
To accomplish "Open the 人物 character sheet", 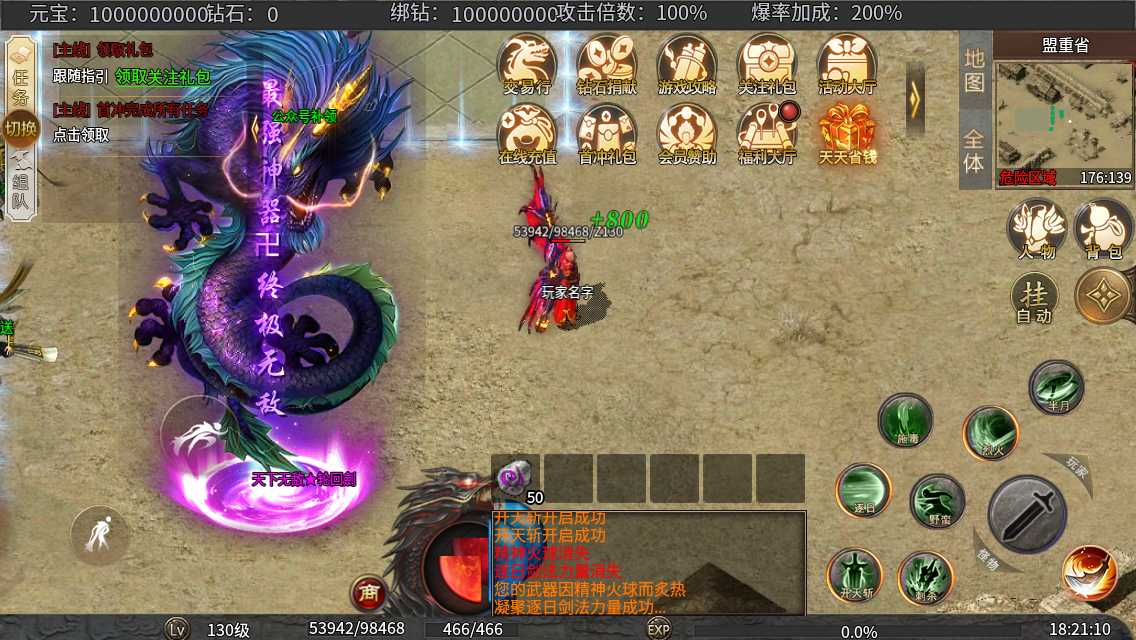I will pyautogui.click(x=1036, y=229).
